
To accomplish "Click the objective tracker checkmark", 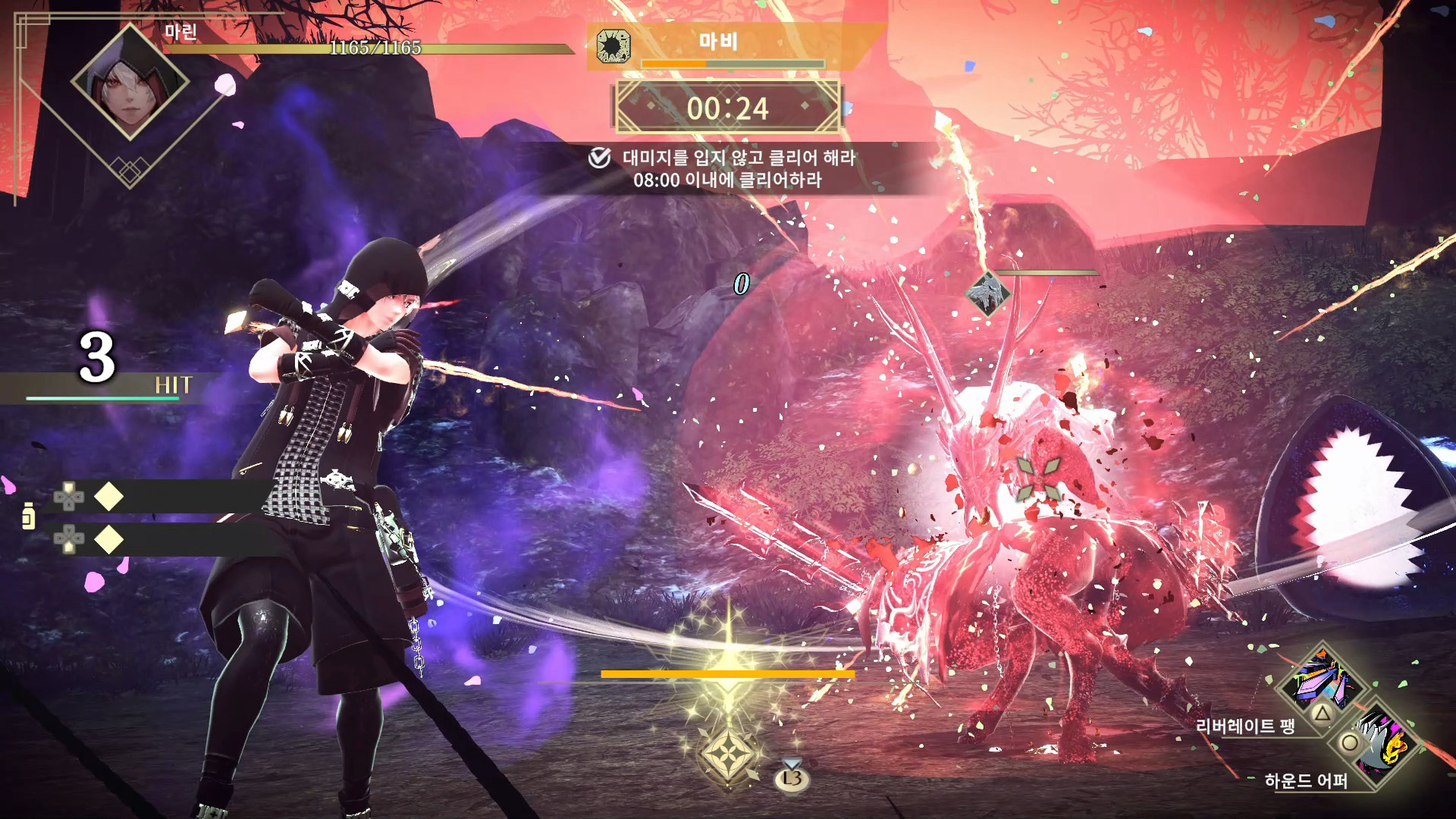I will 599,158.
